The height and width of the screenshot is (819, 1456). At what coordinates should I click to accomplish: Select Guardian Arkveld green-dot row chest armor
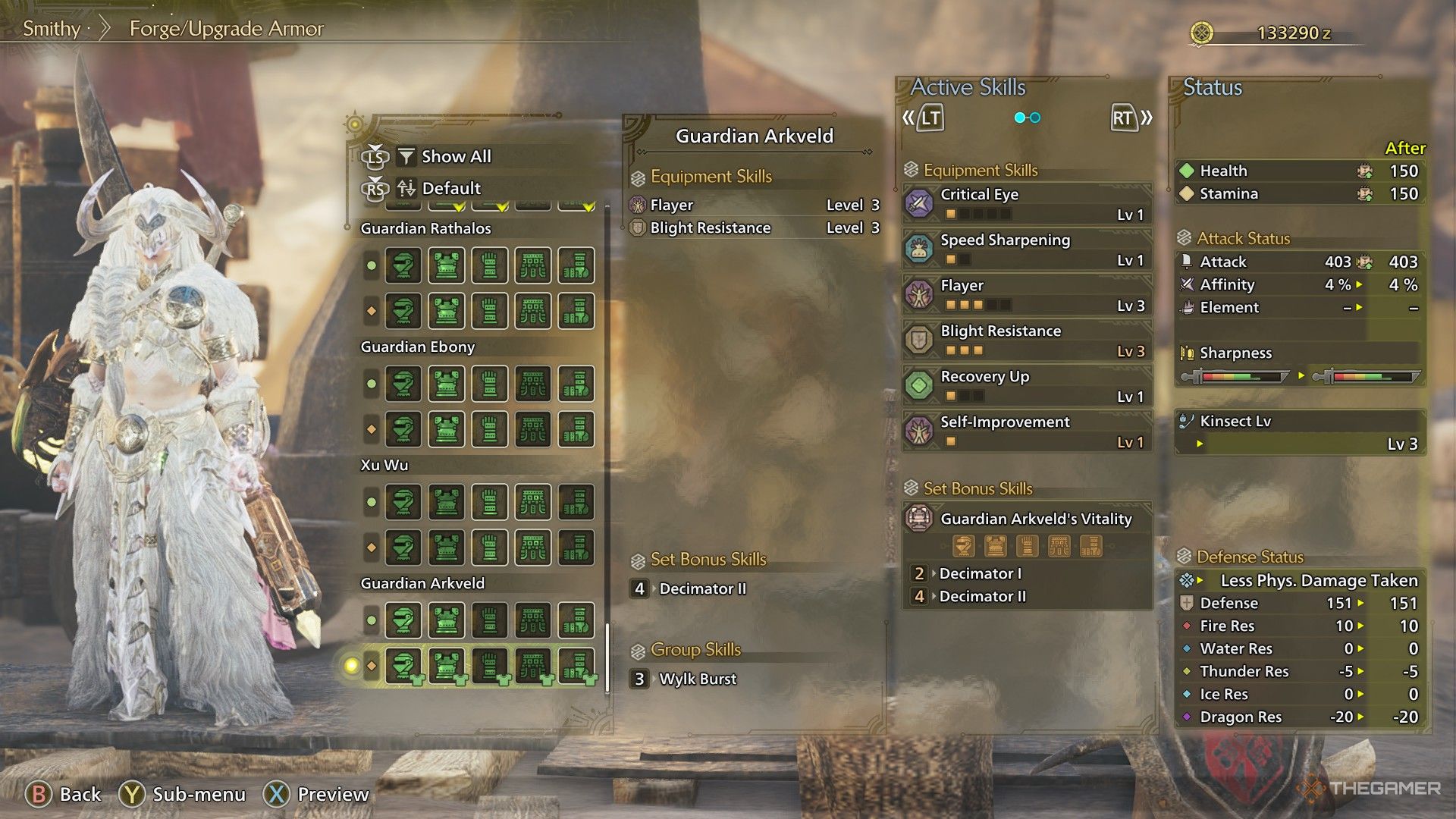click(447, 621)
